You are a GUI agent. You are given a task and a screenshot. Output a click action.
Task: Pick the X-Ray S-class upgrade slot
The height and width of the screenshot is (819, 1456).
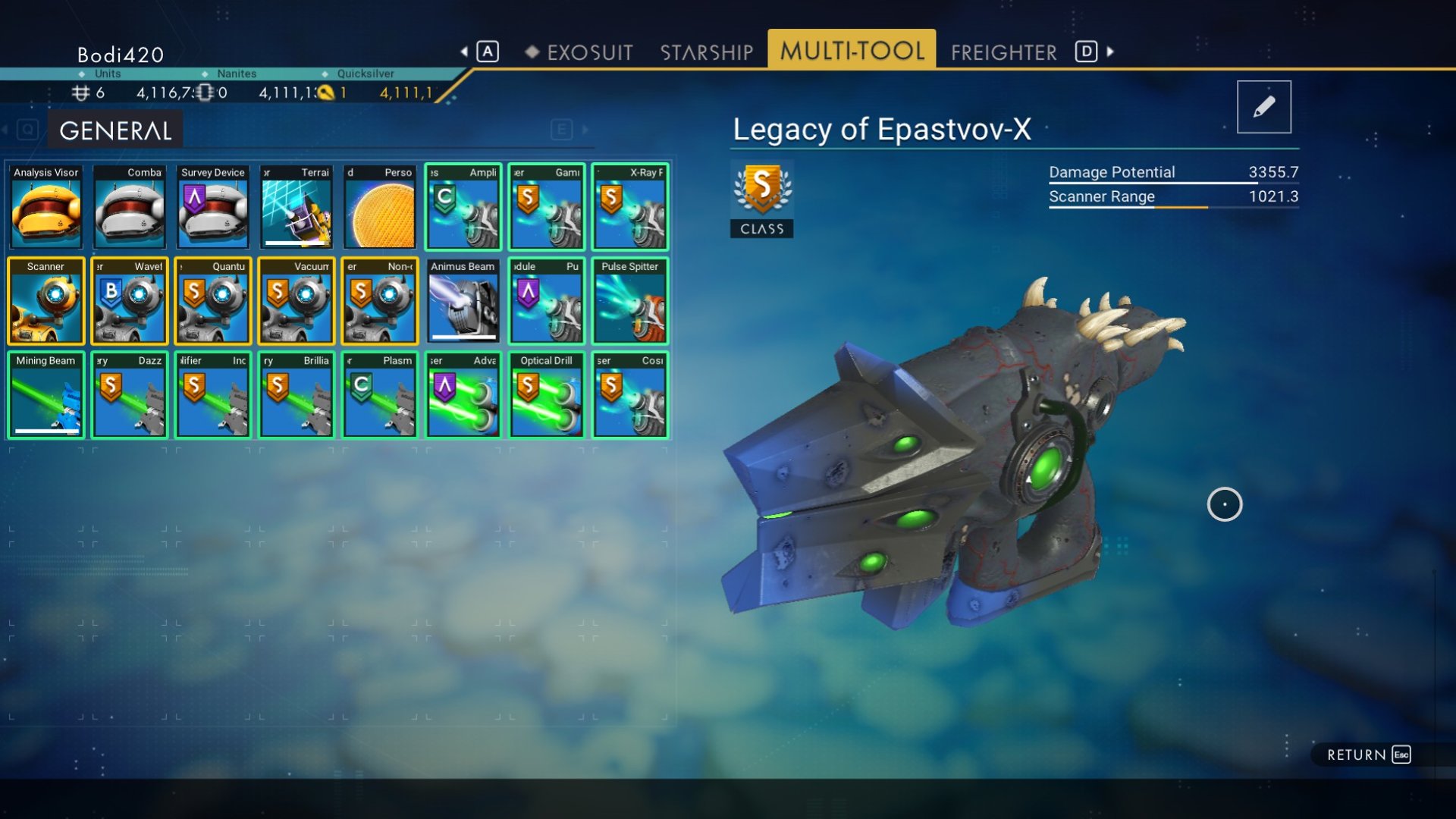(630, 207)
